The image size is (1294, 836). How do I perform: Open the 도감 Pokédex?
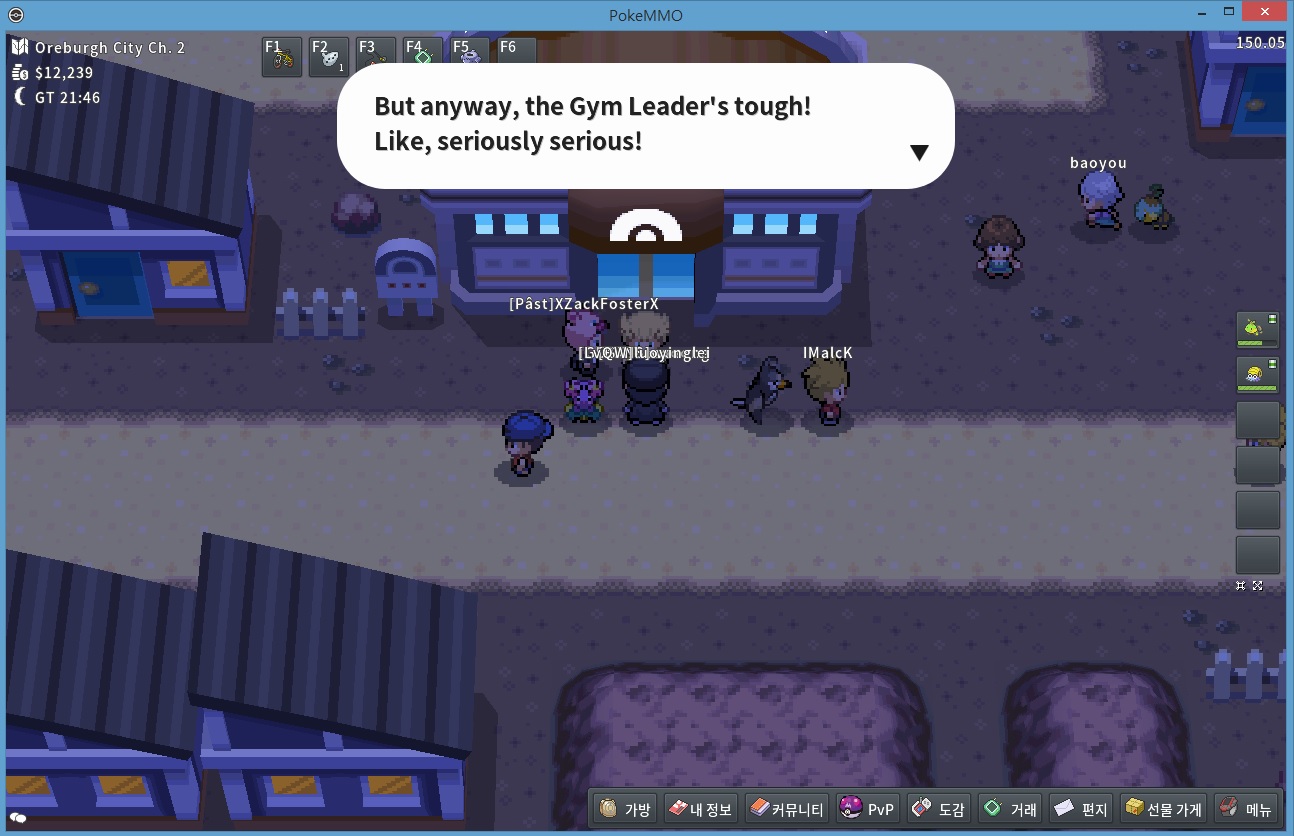(938, 809)
